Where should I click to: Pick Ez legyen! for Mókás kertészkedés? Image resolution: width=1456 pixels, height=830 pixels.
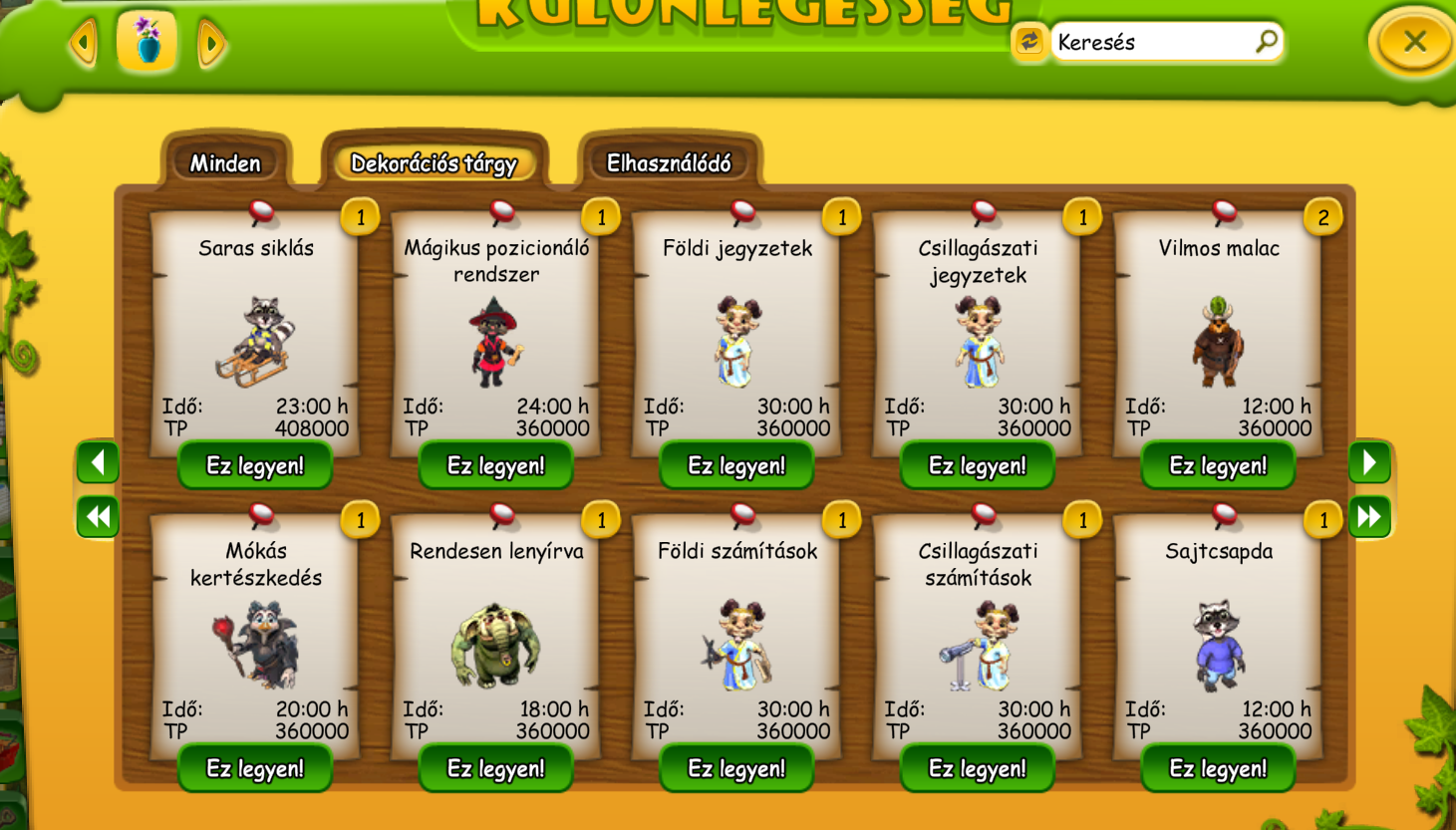tap(255, 768)
